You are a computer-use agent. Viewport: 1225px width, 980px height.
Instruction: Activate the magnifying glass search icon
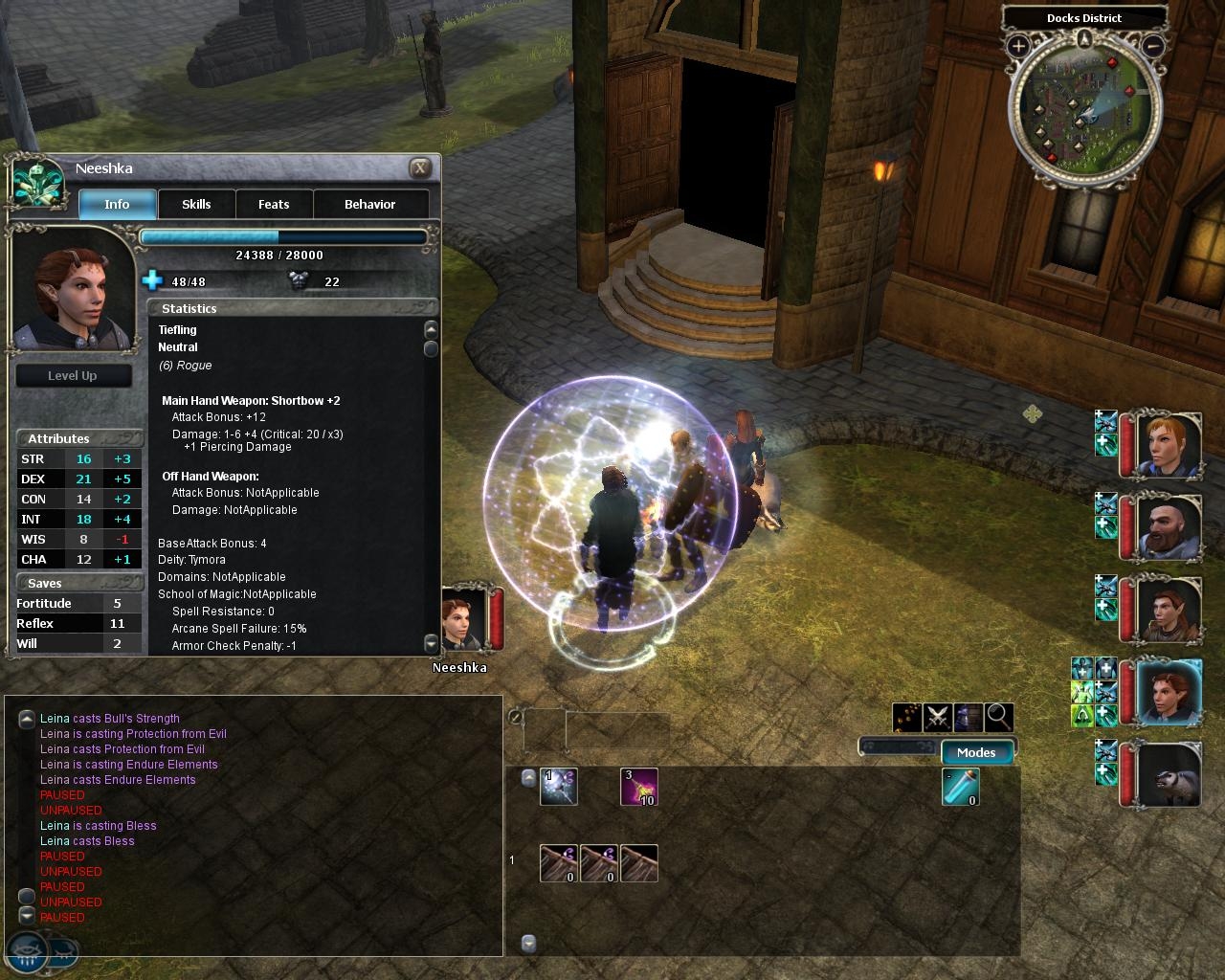(998, 717)
